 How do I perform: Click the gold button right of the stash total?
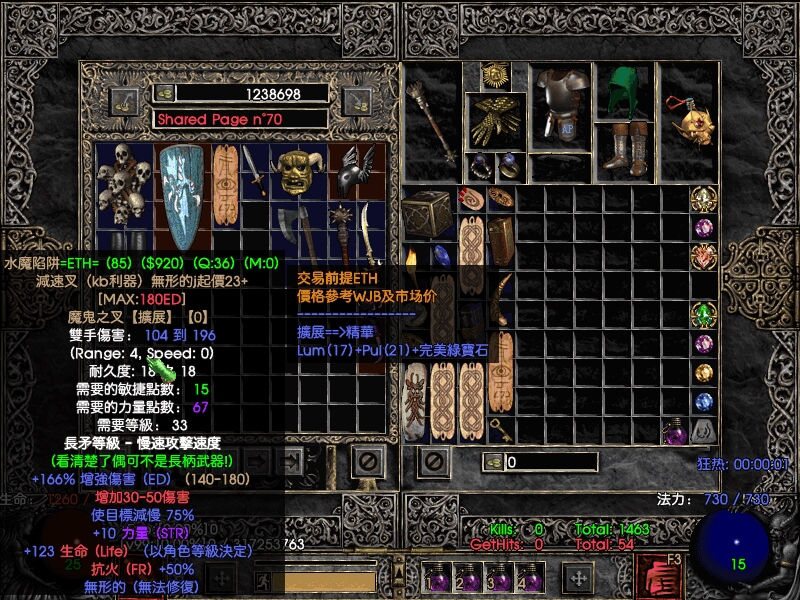(357, 99)
